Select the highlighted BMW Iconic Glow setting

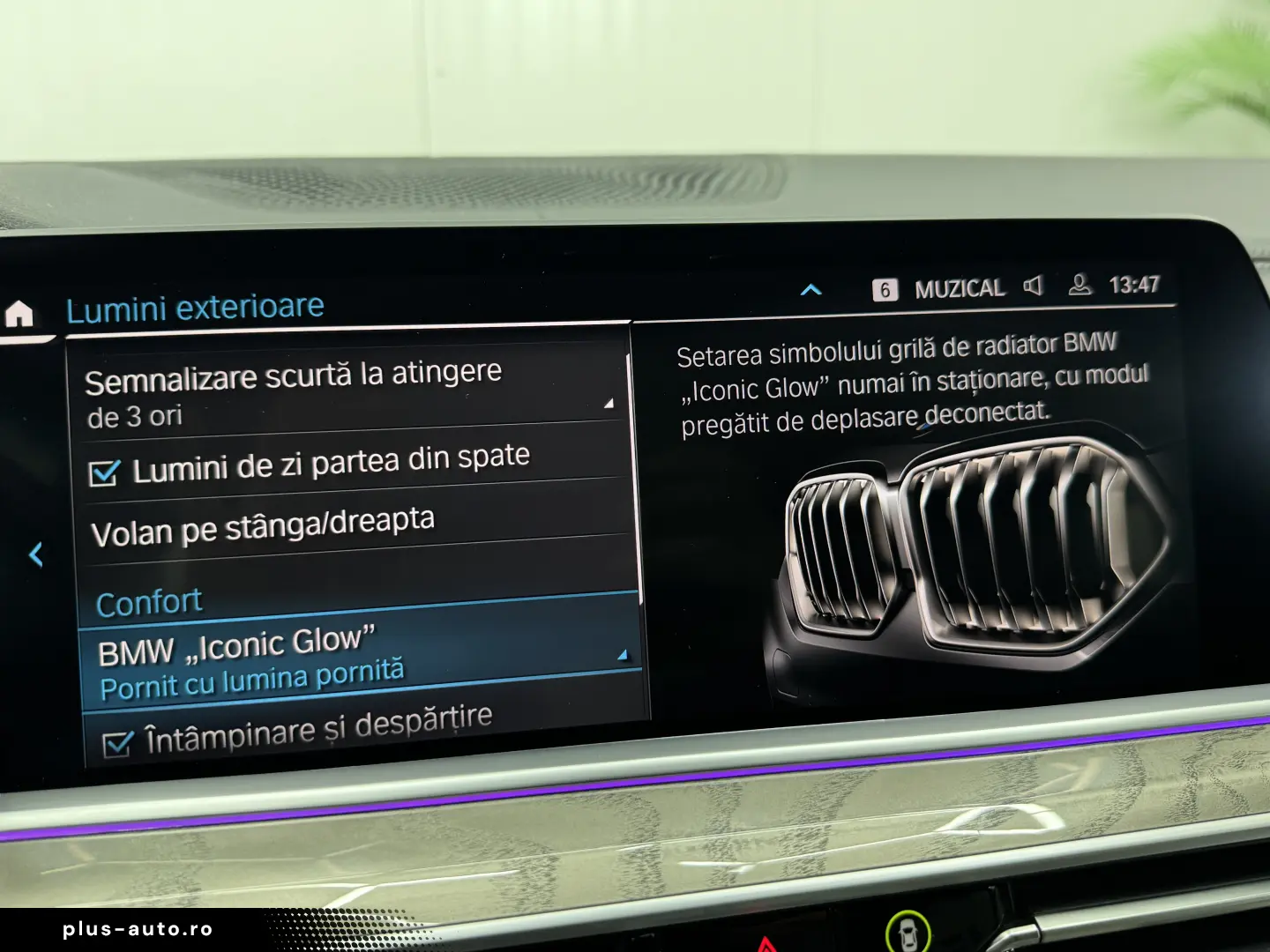point(265,657)
